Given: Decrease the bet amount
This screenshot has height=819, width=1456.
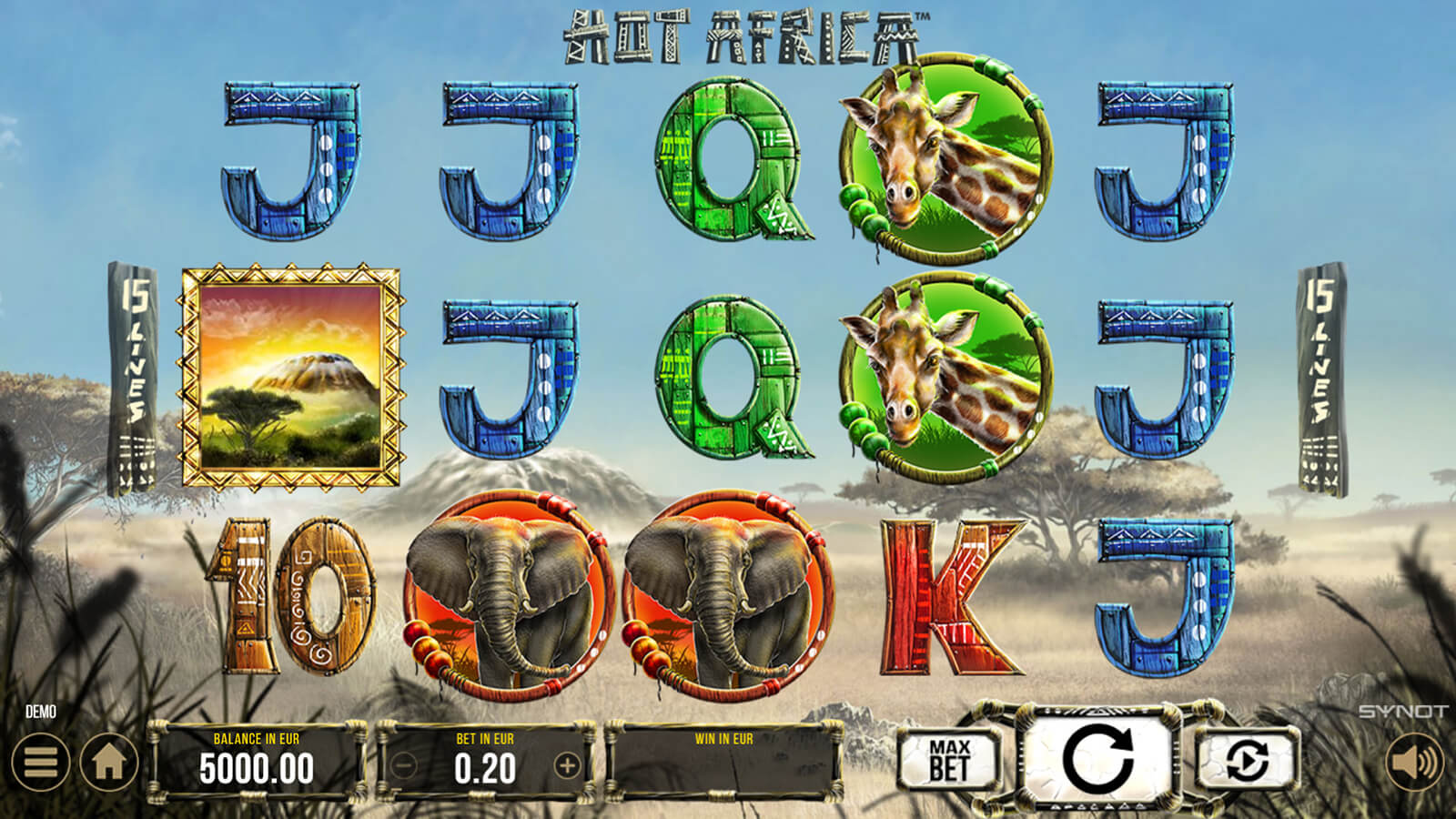Looking at the screenshot, I should [x=404, y=766].
